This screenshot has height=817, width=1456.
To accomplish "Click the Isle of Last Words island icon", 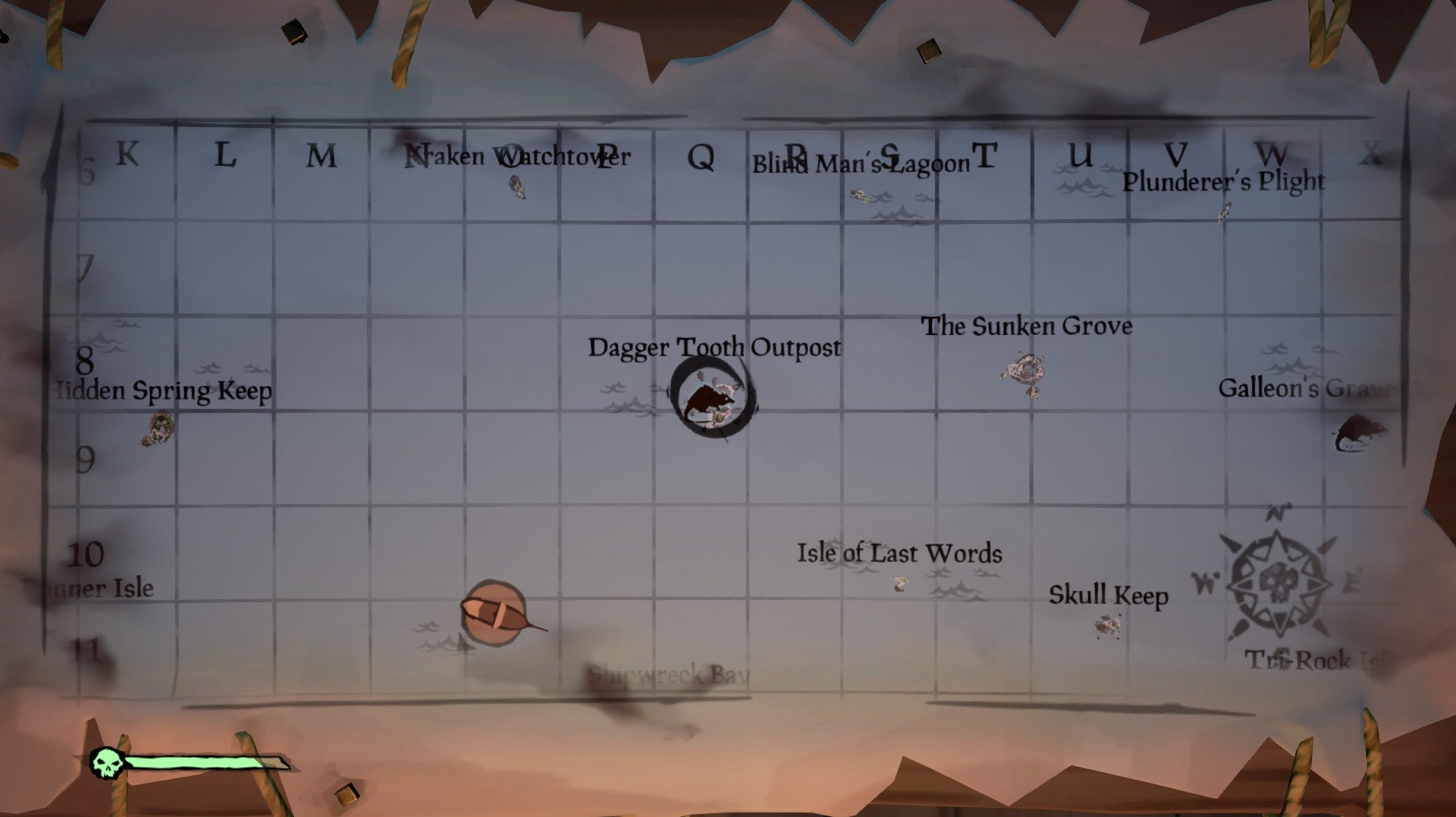I will 899,583.
